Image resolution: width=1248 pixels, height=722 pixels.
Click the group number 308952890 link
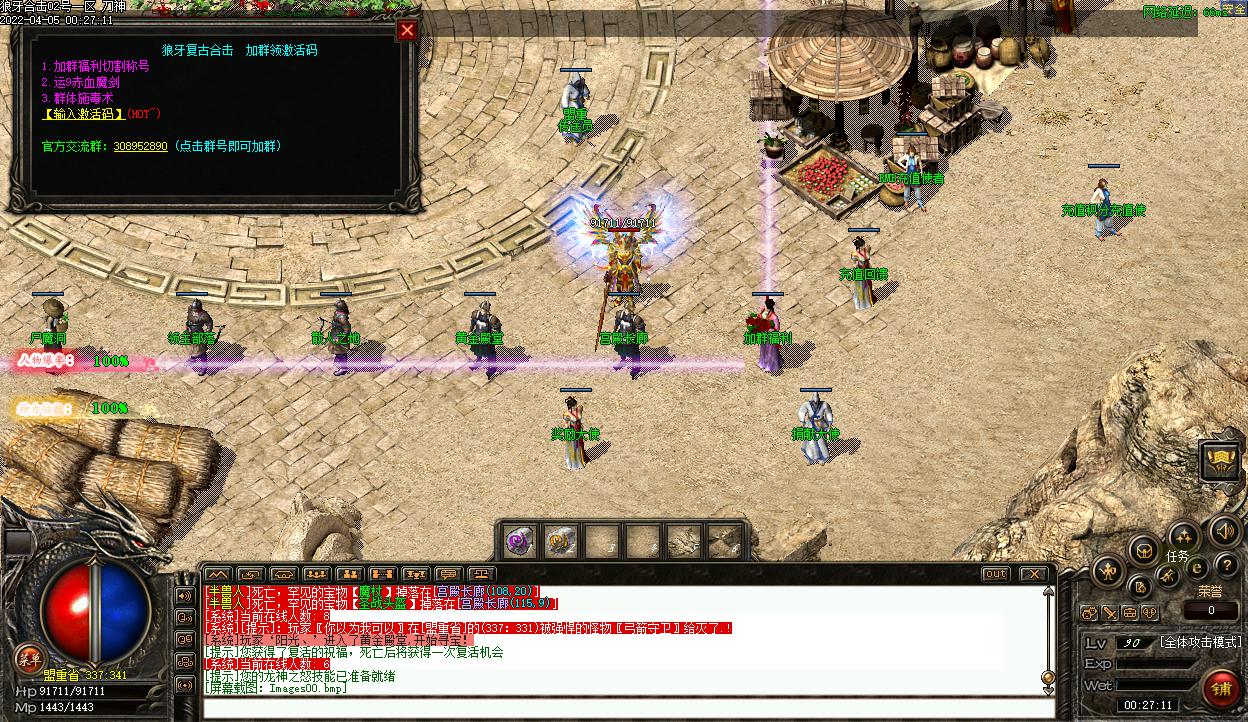(x=140, y=146)
